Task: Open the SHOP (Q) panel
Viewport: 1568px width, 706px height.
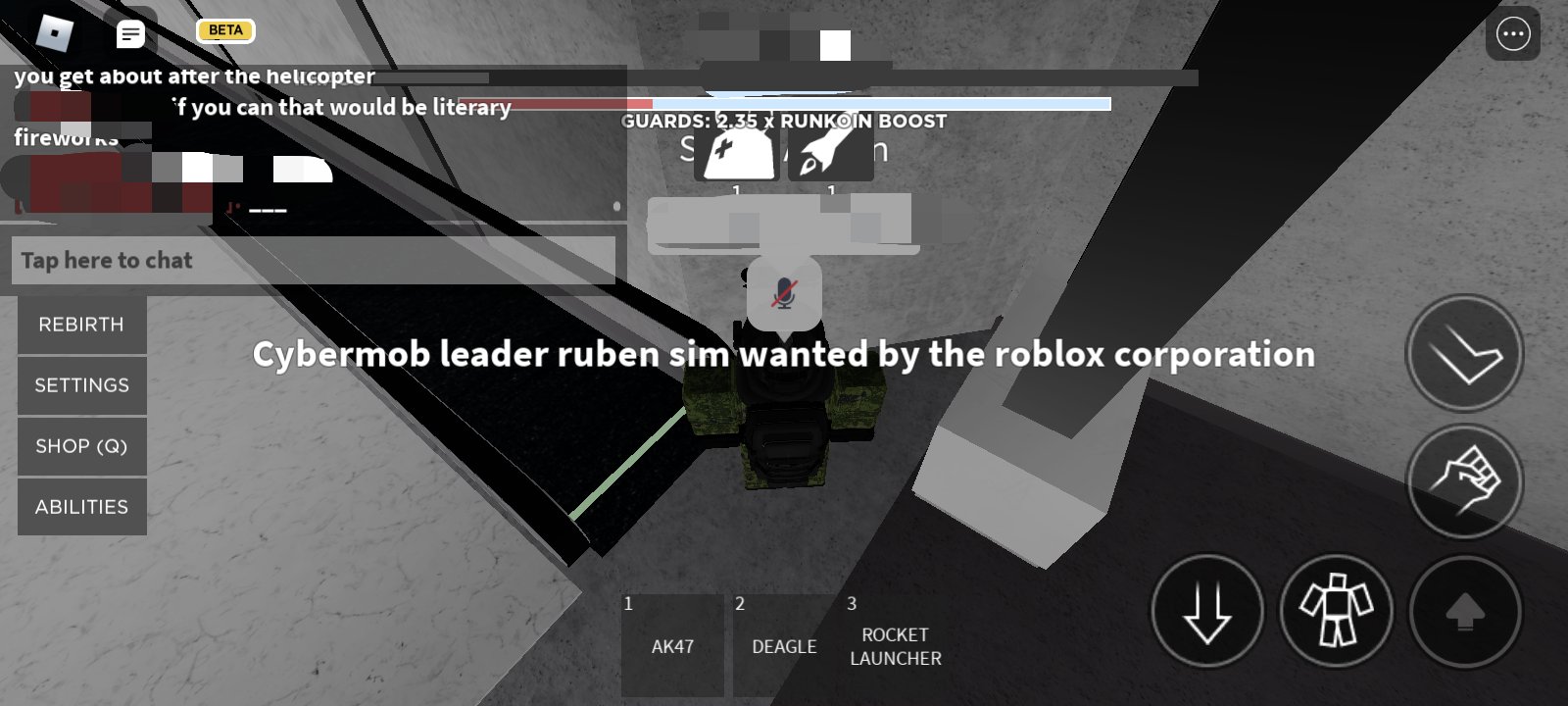Action: tap(81, 446)
